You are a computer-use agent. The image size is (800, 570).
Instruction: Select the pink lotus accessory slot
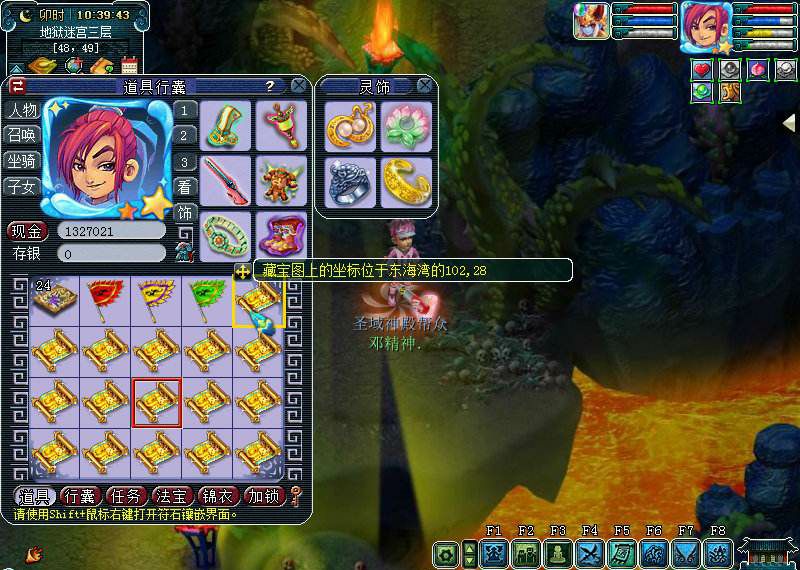(406, 126)
